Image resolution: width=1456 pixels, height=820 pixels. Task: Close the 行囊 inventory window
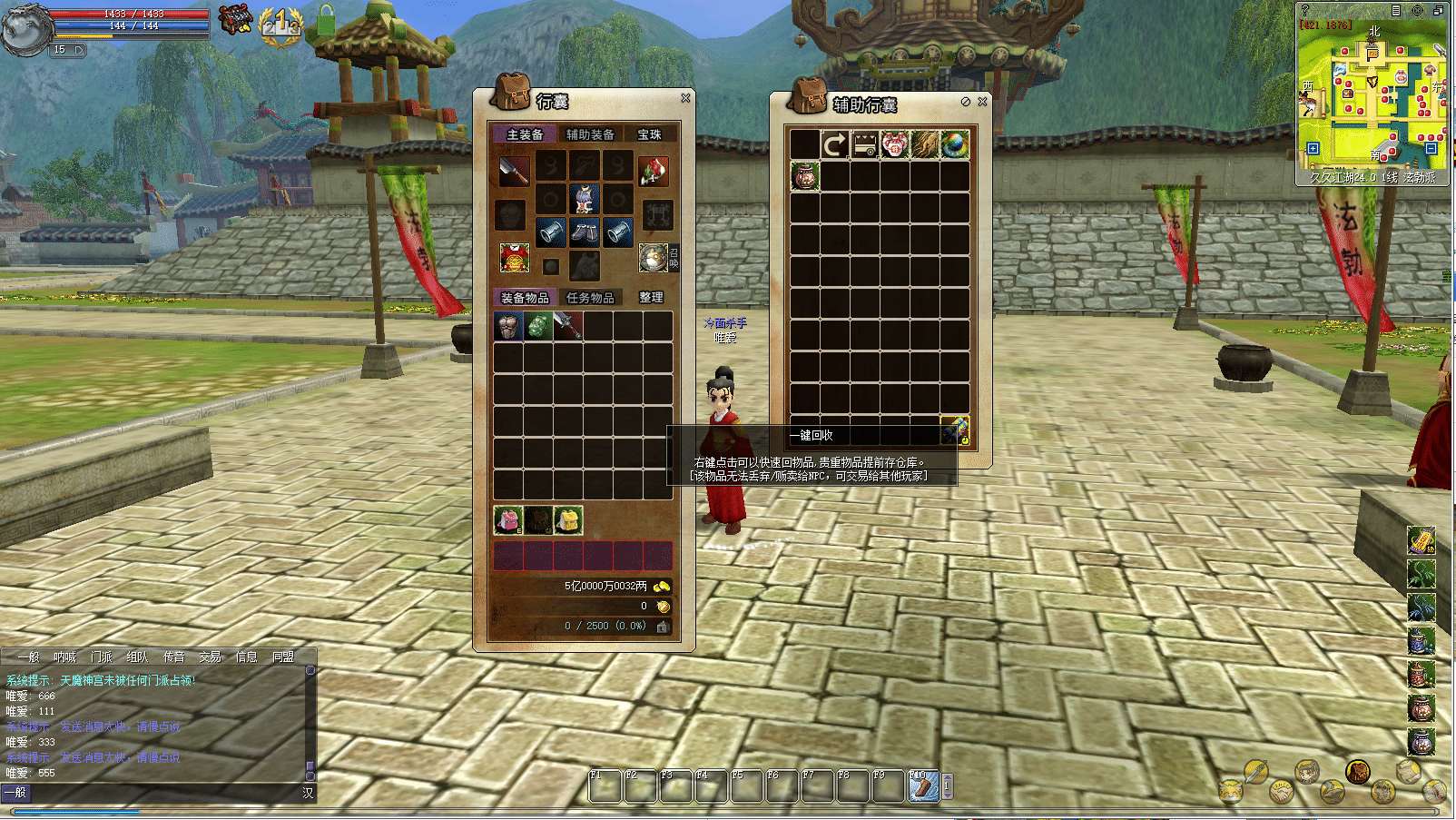685,98
